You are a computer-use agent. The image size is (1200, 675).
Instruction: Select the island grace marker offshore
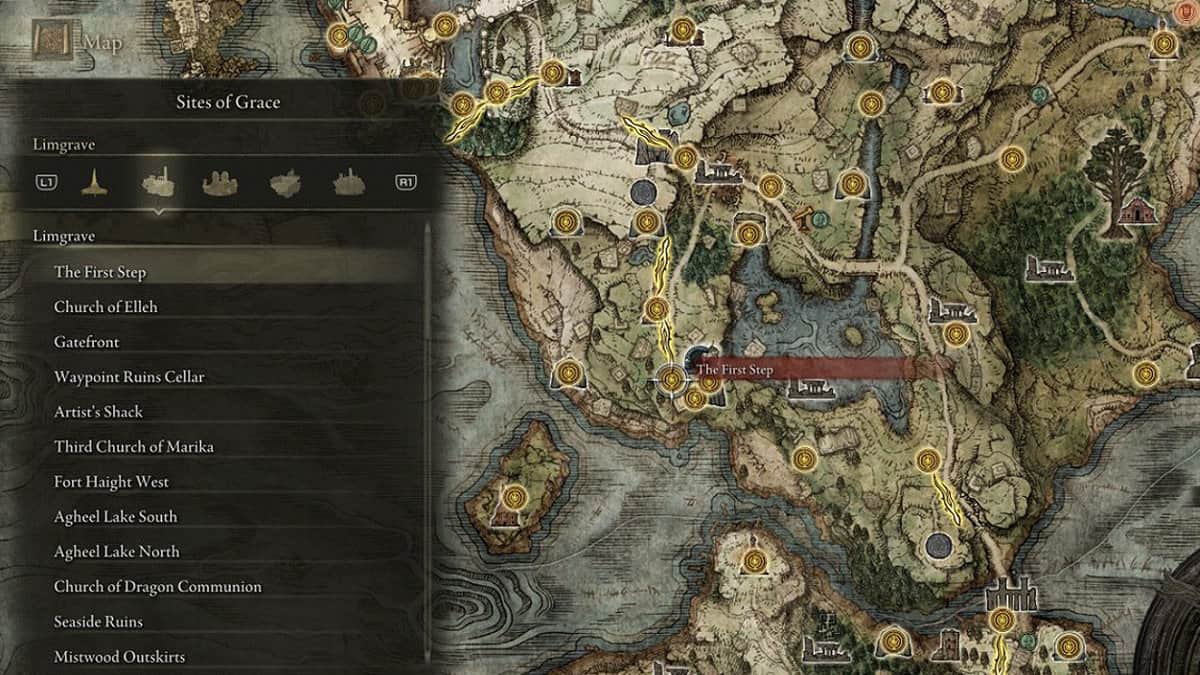pos(515,495)
